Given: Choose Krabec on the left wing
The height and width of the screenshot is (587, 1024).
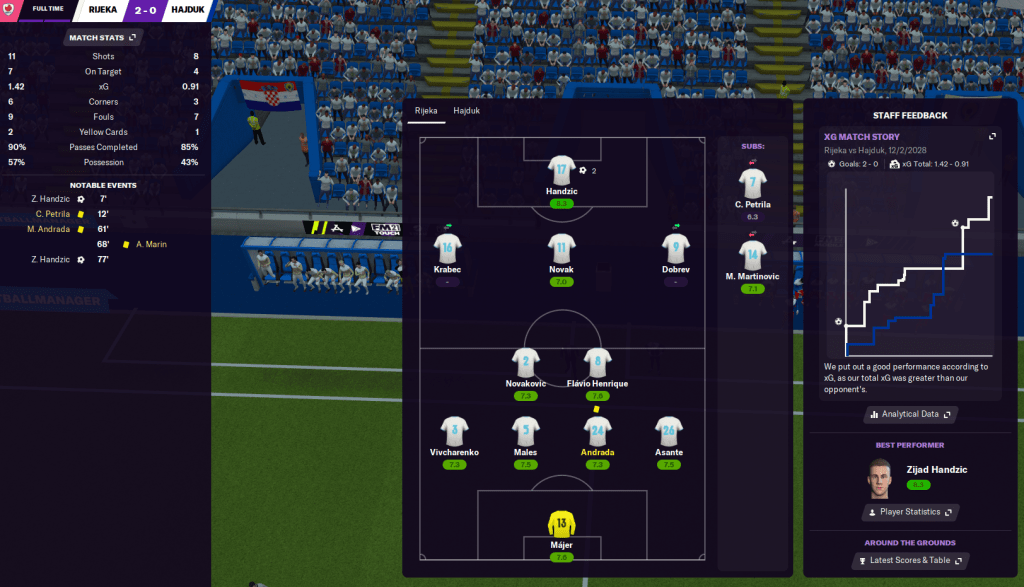Looking at the screenshot, I should (x=447, y=247).
